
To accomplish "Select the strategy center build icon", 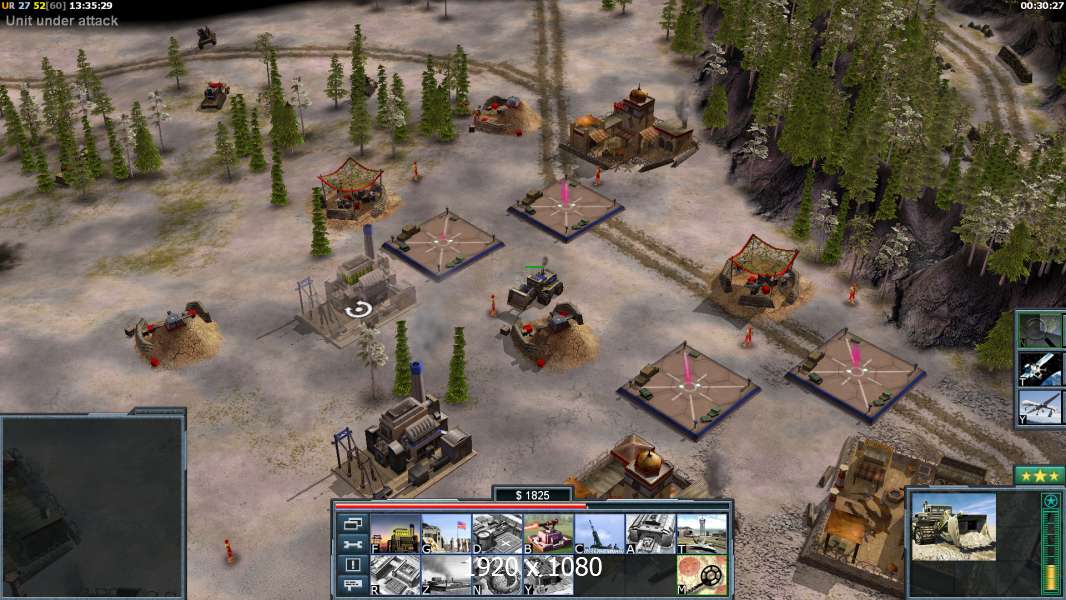I will [x=395, y=574].
